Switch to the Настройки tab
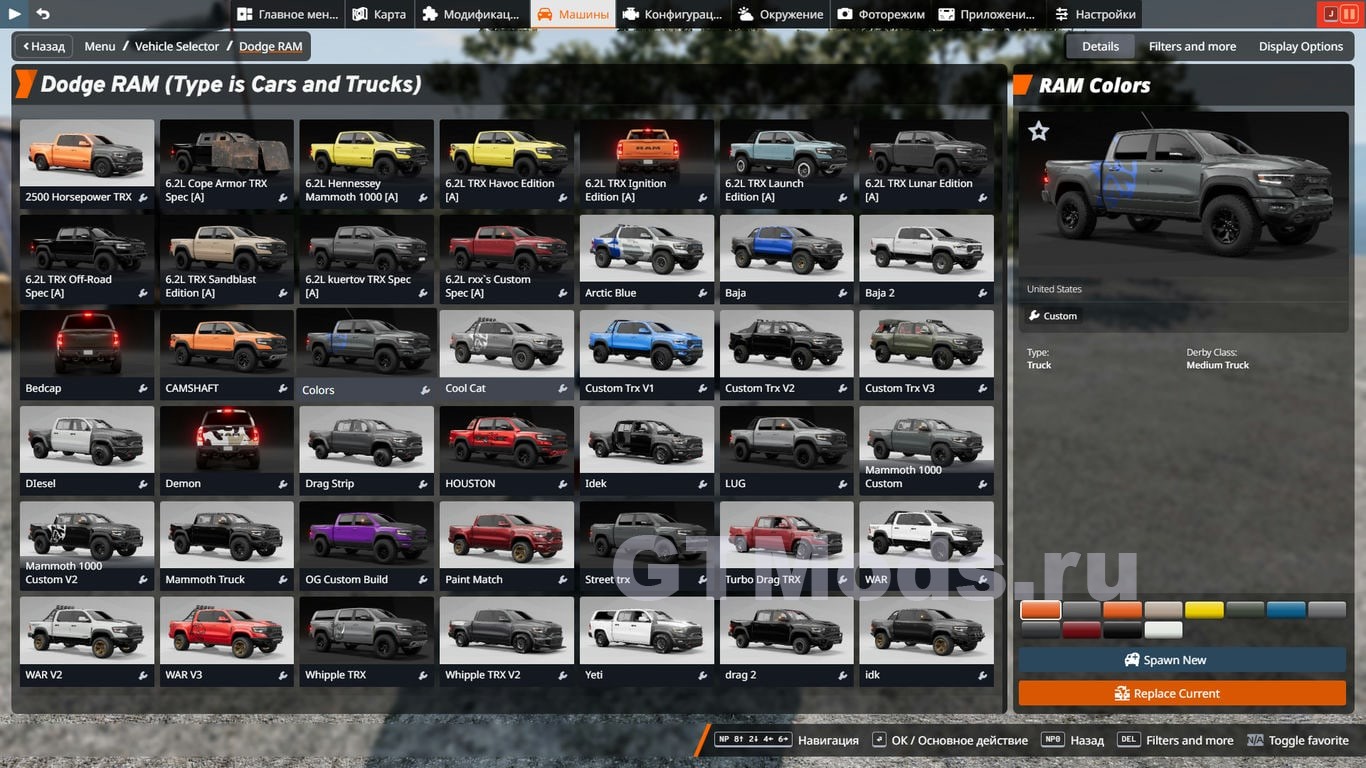 [x=1095, y=14]
